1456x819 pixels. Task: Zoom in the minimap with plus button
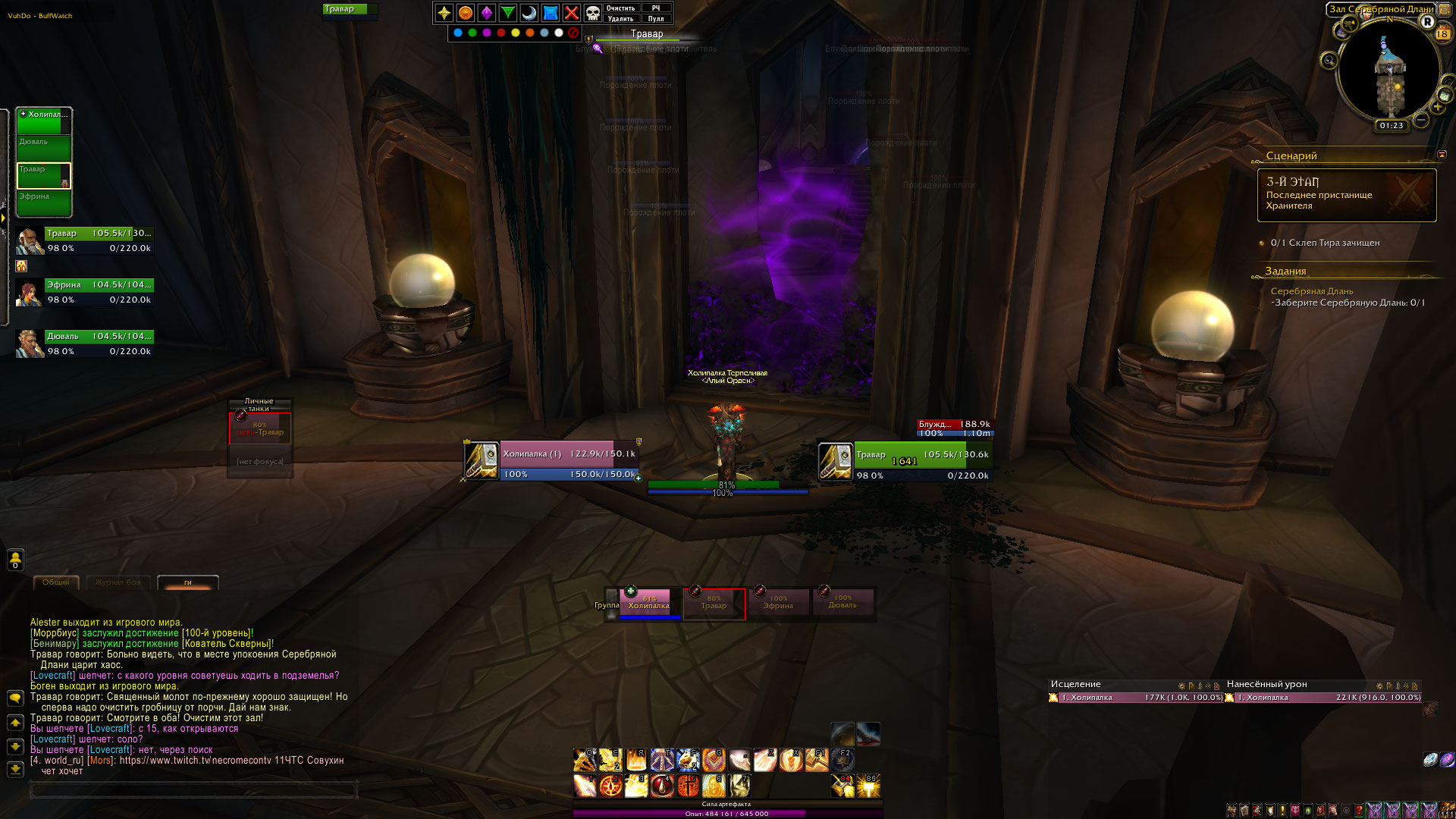(1438, 107)
